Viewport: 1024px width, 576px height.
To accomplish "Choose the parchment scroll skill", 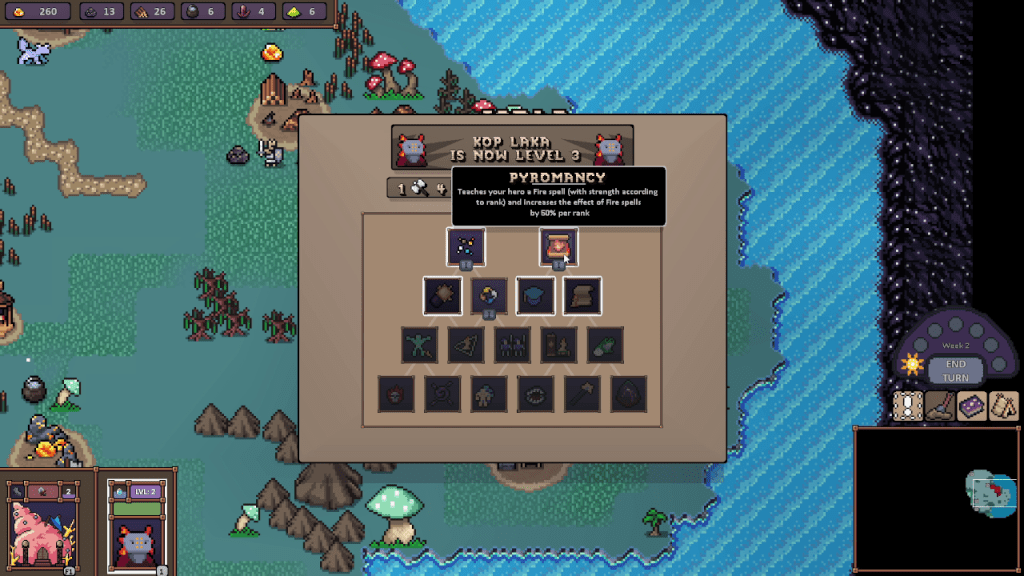I will pyautogui.click(x=581, y=295).
